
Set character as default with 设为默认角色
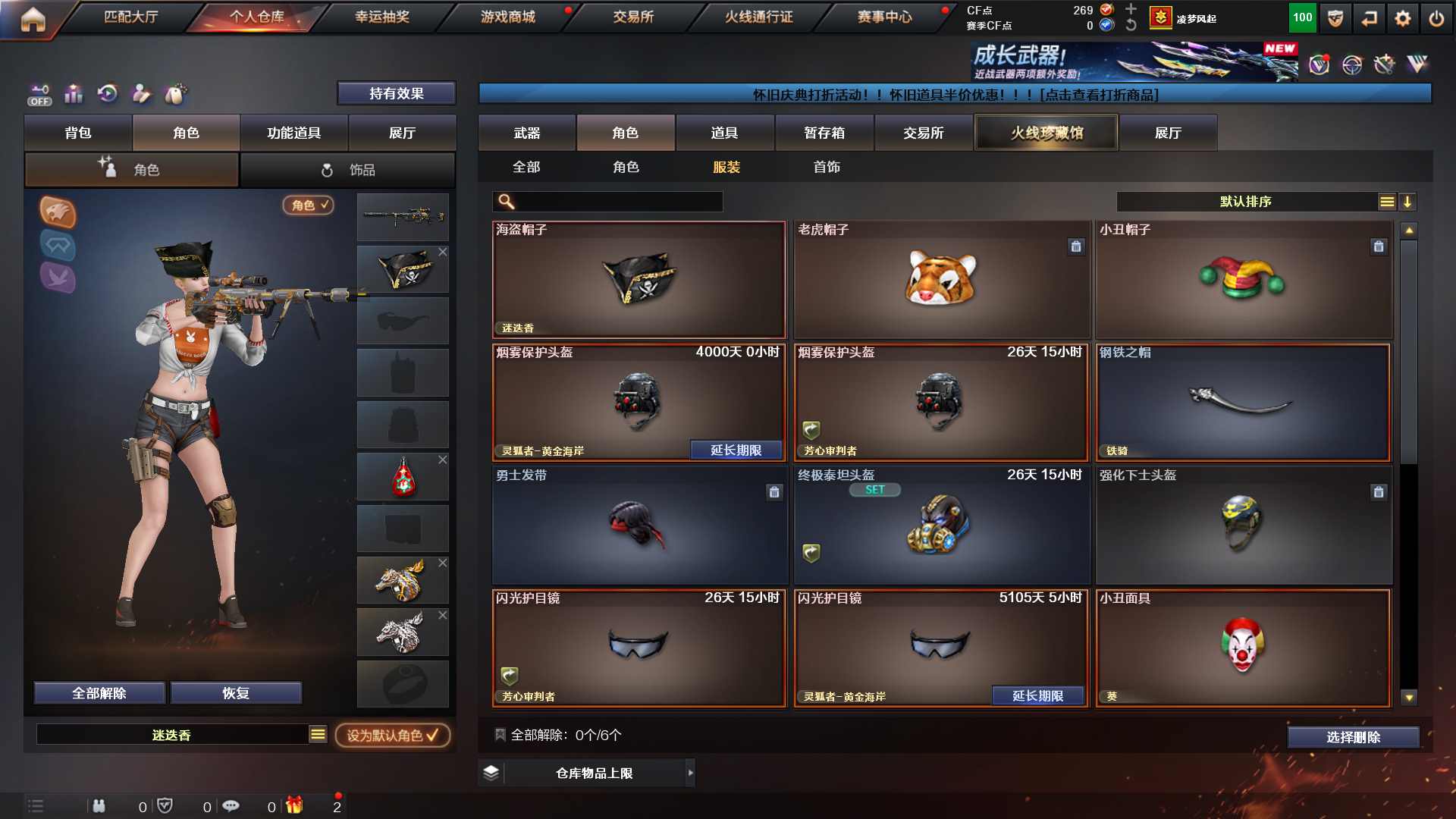tap(392, 735)
